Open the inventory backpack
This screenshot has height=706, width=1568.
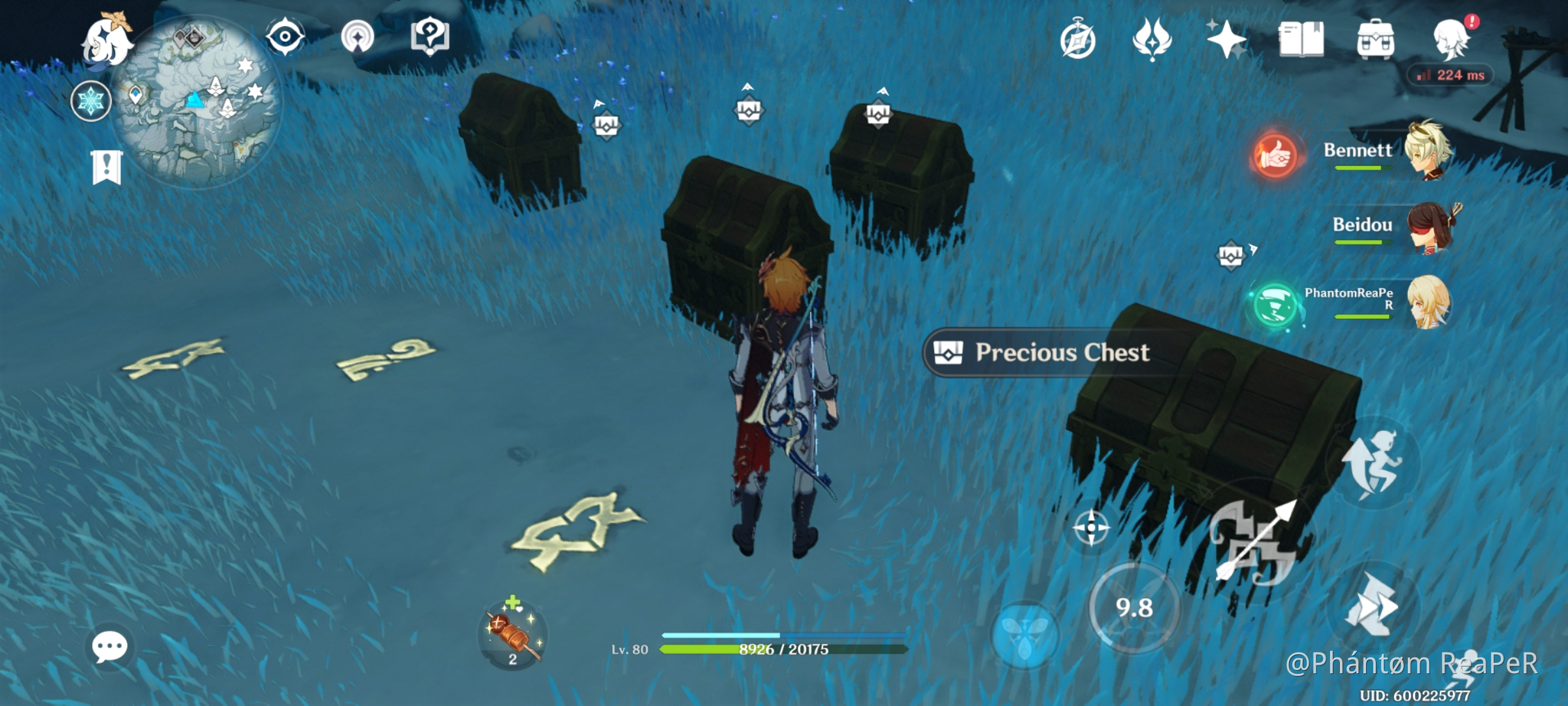(1377, 41)
